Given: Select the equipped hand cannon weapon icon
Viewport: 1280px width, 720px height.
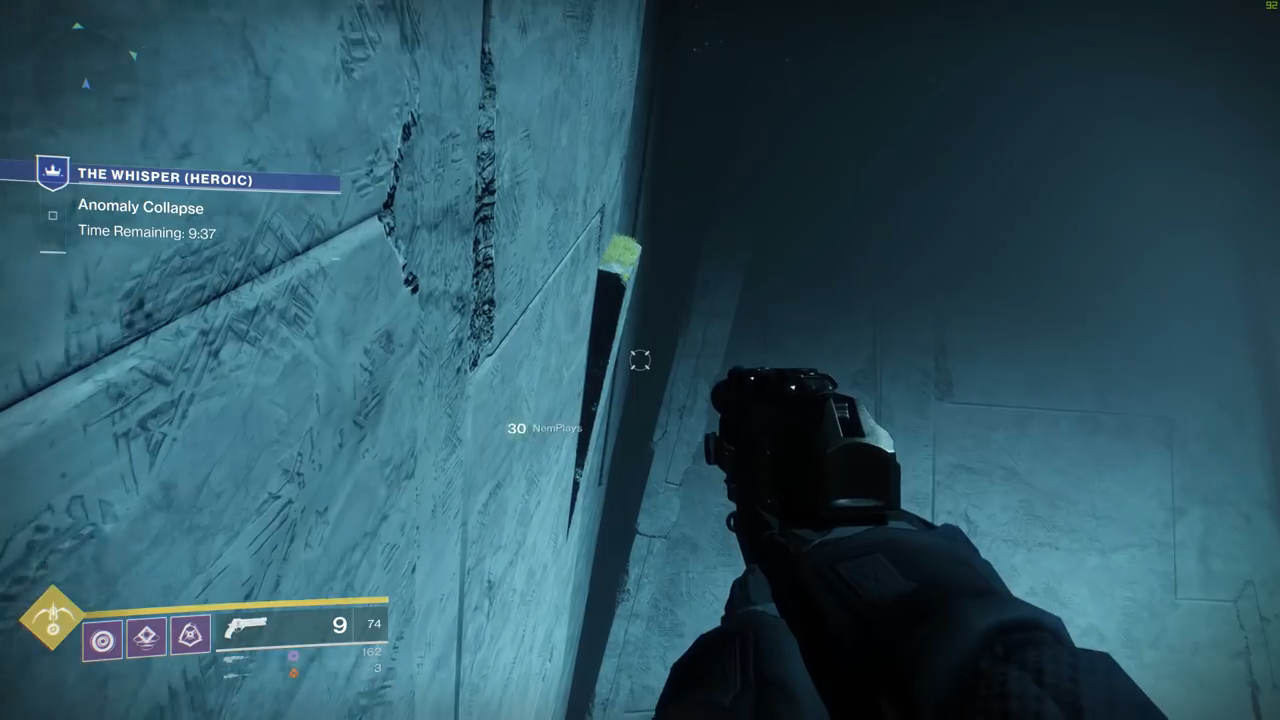Looking at the screenshot, I should click(x=246, y=628).
